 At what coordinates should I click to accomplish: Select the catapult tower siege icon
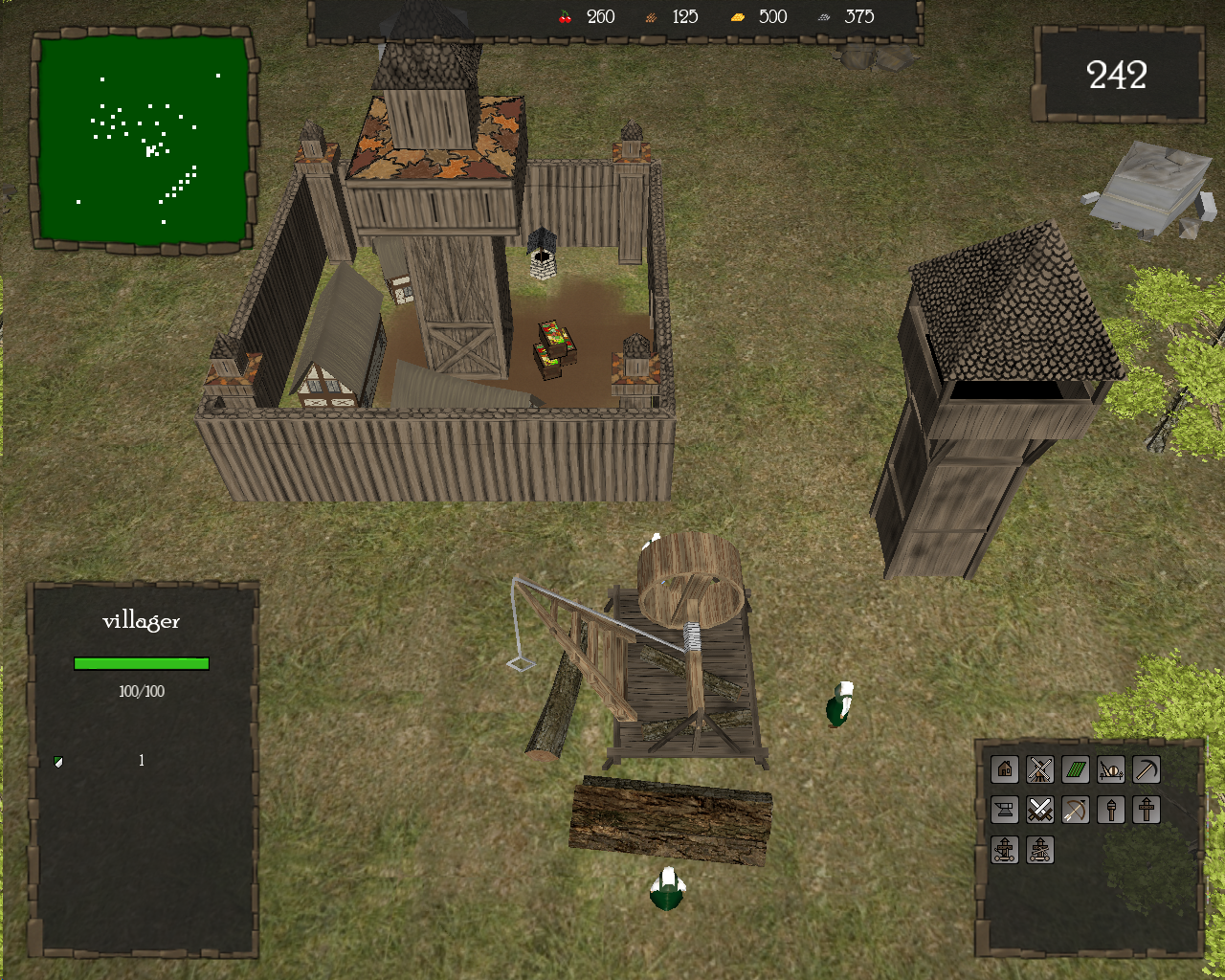[1004, 850]
